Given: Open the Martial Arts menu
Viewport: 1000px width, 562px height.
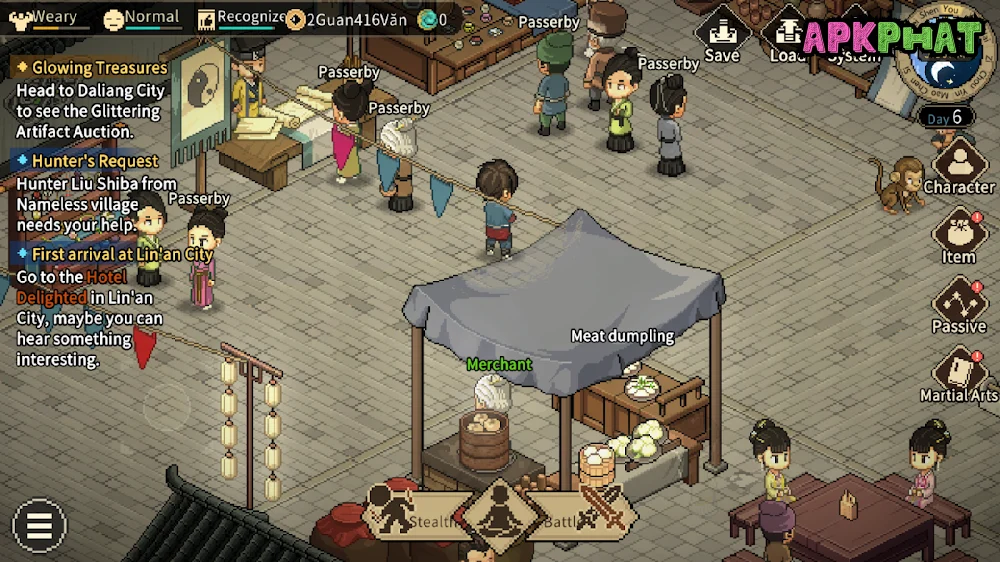Looking at the screenshot, I should [x=958, y=374].
